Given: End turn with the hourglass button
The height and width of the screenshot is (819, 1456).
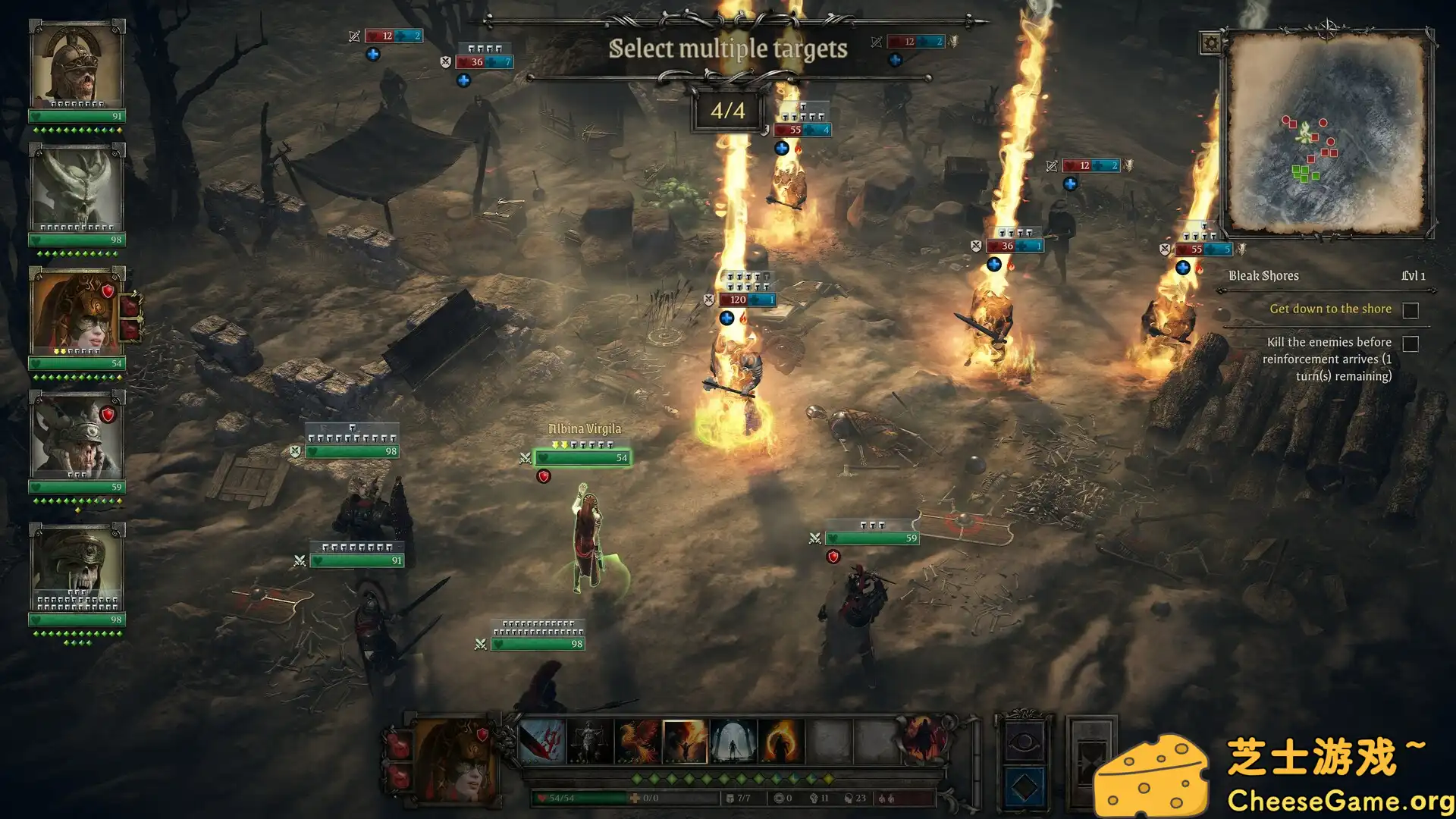Looking at the screenshot, I should point(1090,762).
